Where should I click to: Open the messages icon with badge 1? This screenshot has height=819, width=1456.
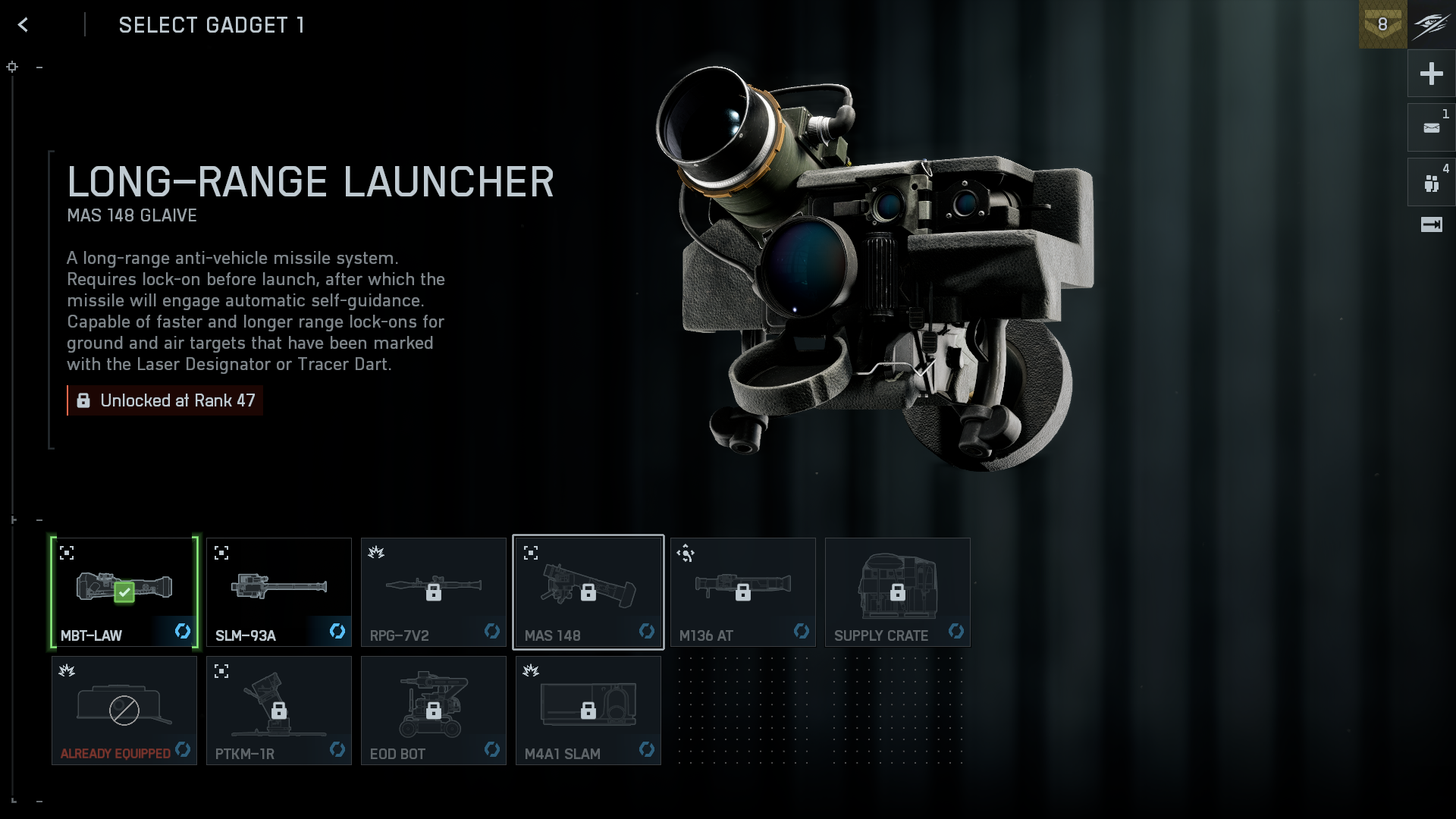(x=1431, y=128)
